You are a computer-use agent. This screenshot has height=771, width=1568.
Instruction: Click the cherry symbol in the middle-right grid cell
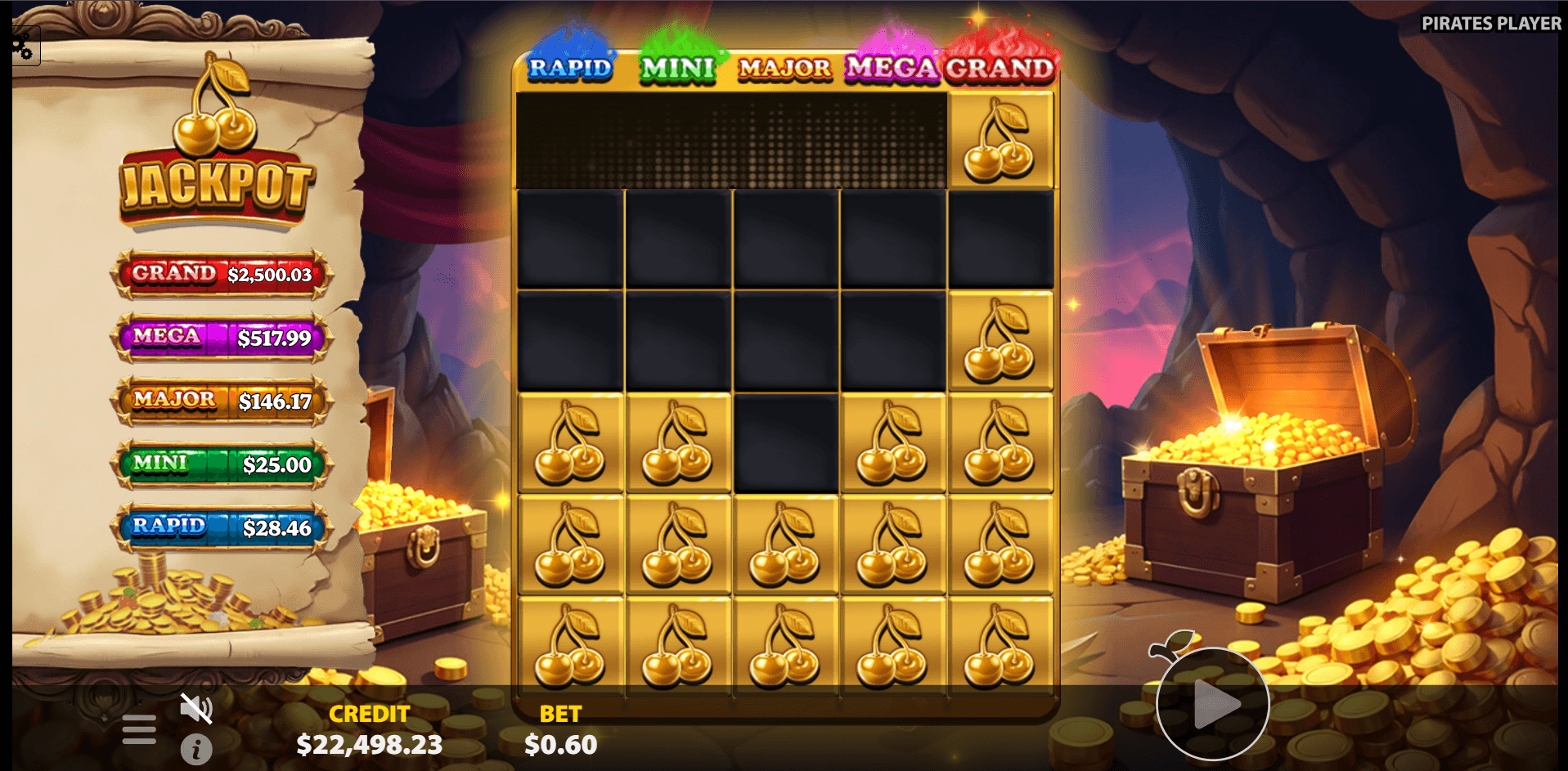click(x=1000, y=339)
